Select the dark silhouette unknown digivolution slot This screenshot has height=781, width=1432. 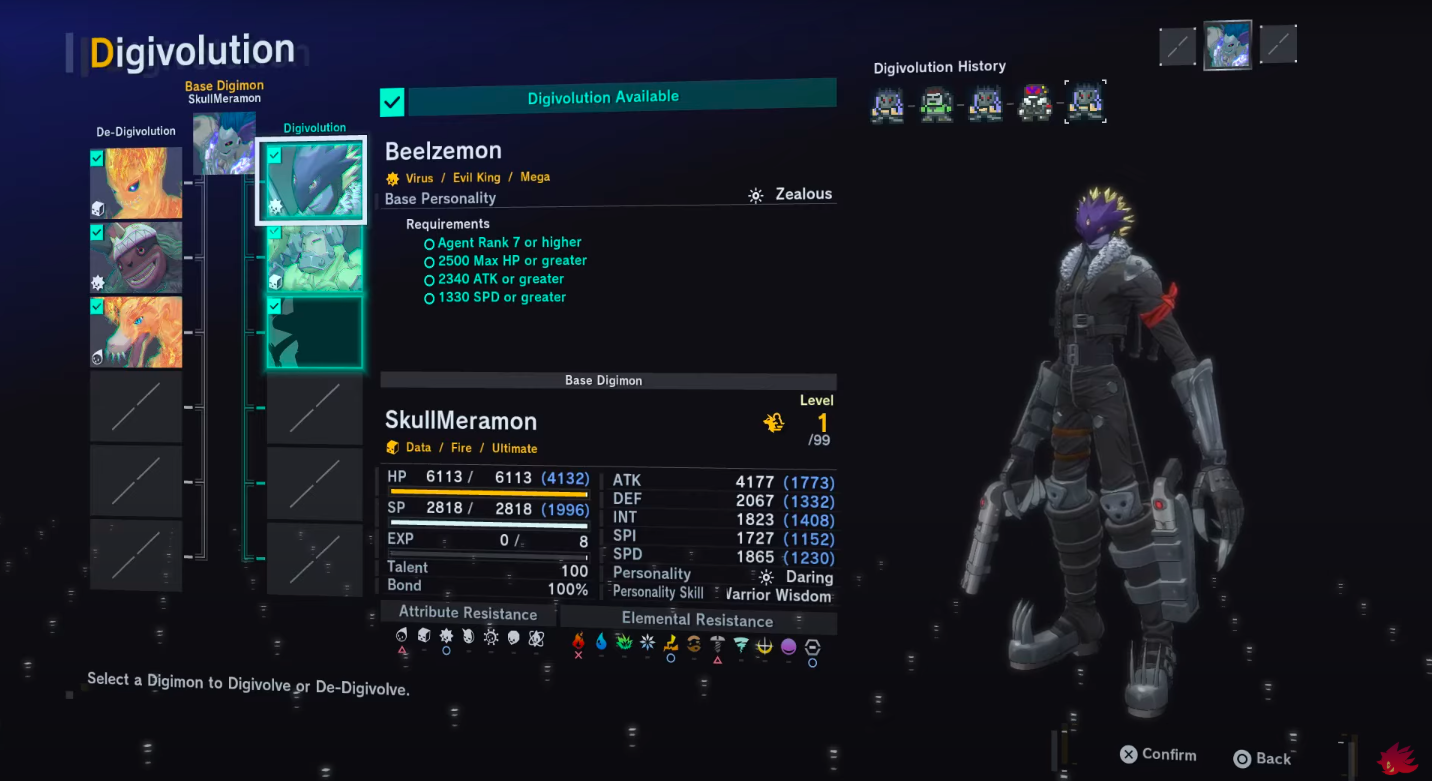314,332
